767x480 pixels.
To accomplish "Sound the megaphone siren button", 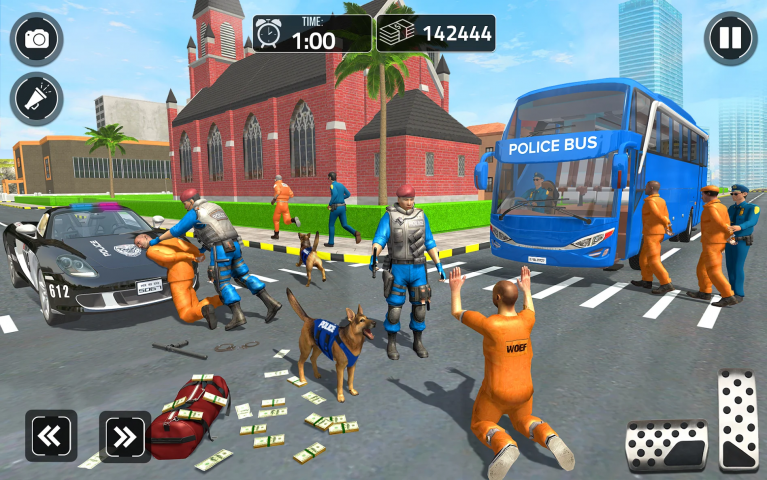I will (x=37, y=99).
